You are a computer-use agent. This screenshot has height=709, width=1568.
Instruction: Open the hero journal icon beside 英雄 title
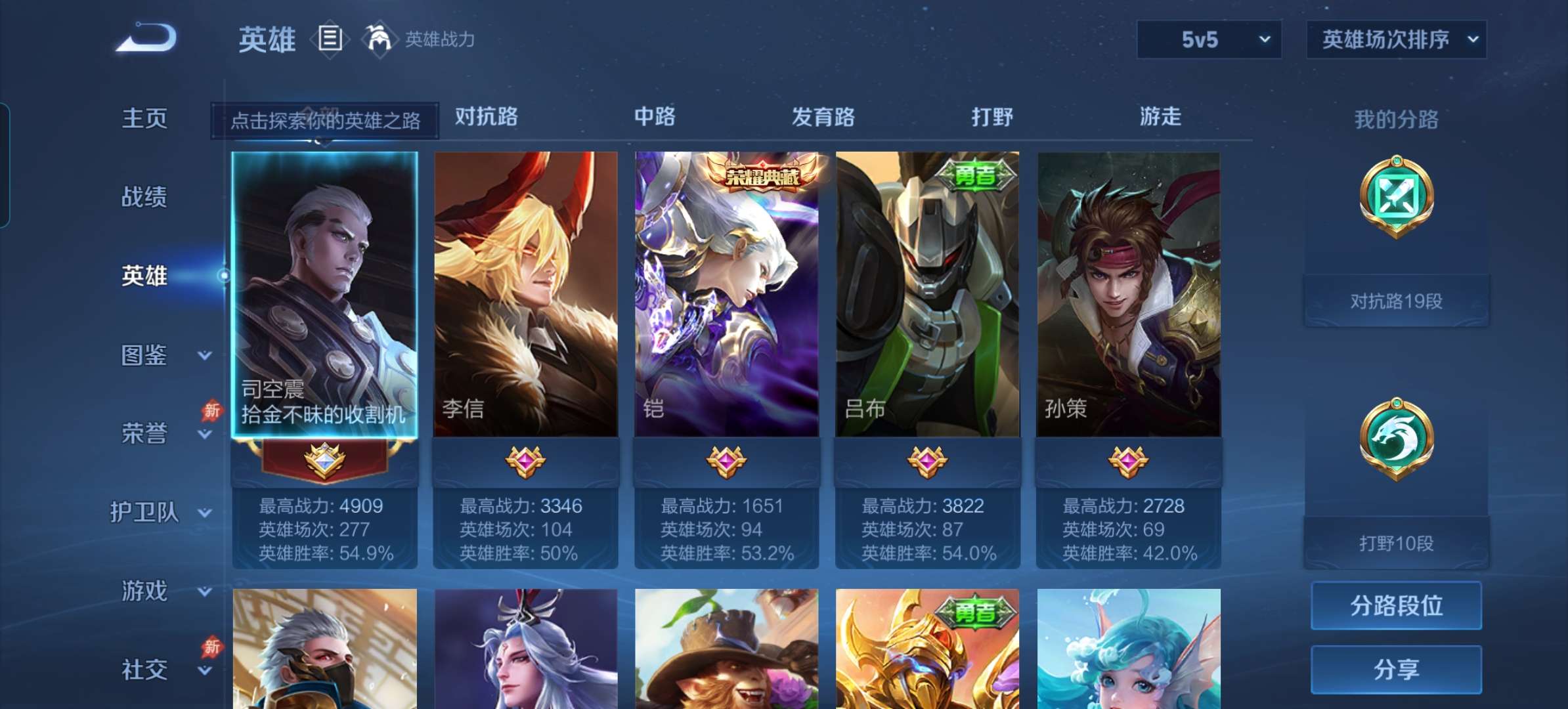coord(330,39)
